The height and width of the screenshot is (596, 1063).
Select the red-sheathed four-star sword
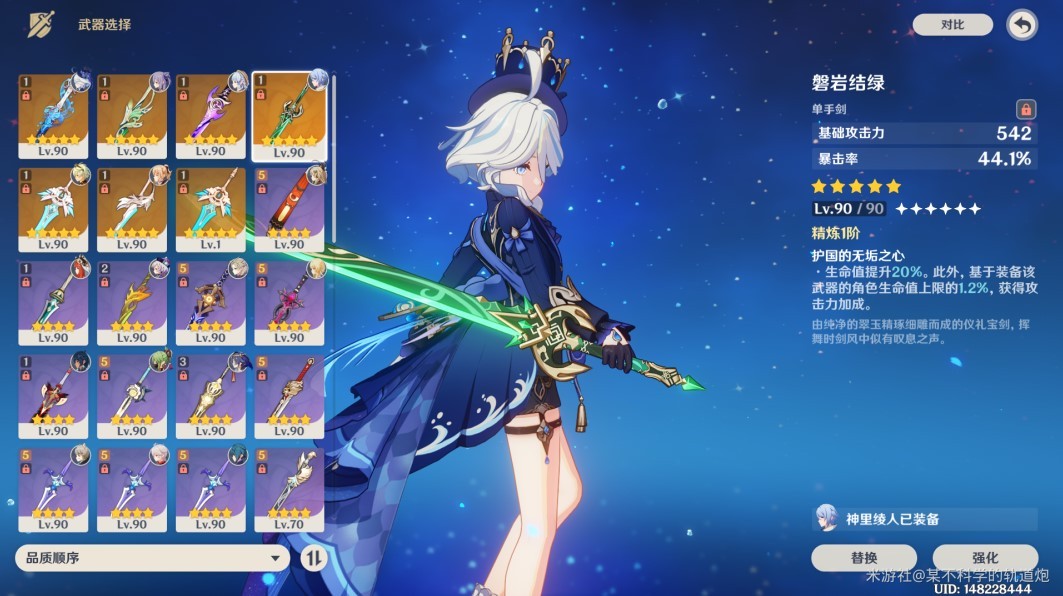pos(289,209)
